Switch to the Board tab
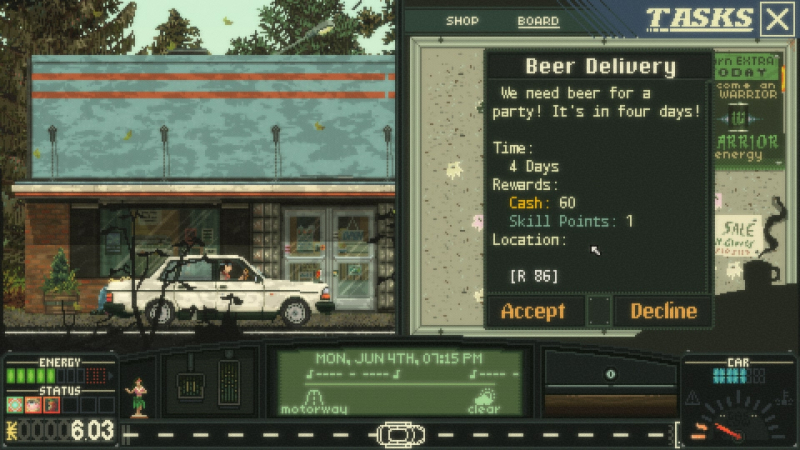The height and width of the screenshot is (450, 800). click(x=538, y=21)
